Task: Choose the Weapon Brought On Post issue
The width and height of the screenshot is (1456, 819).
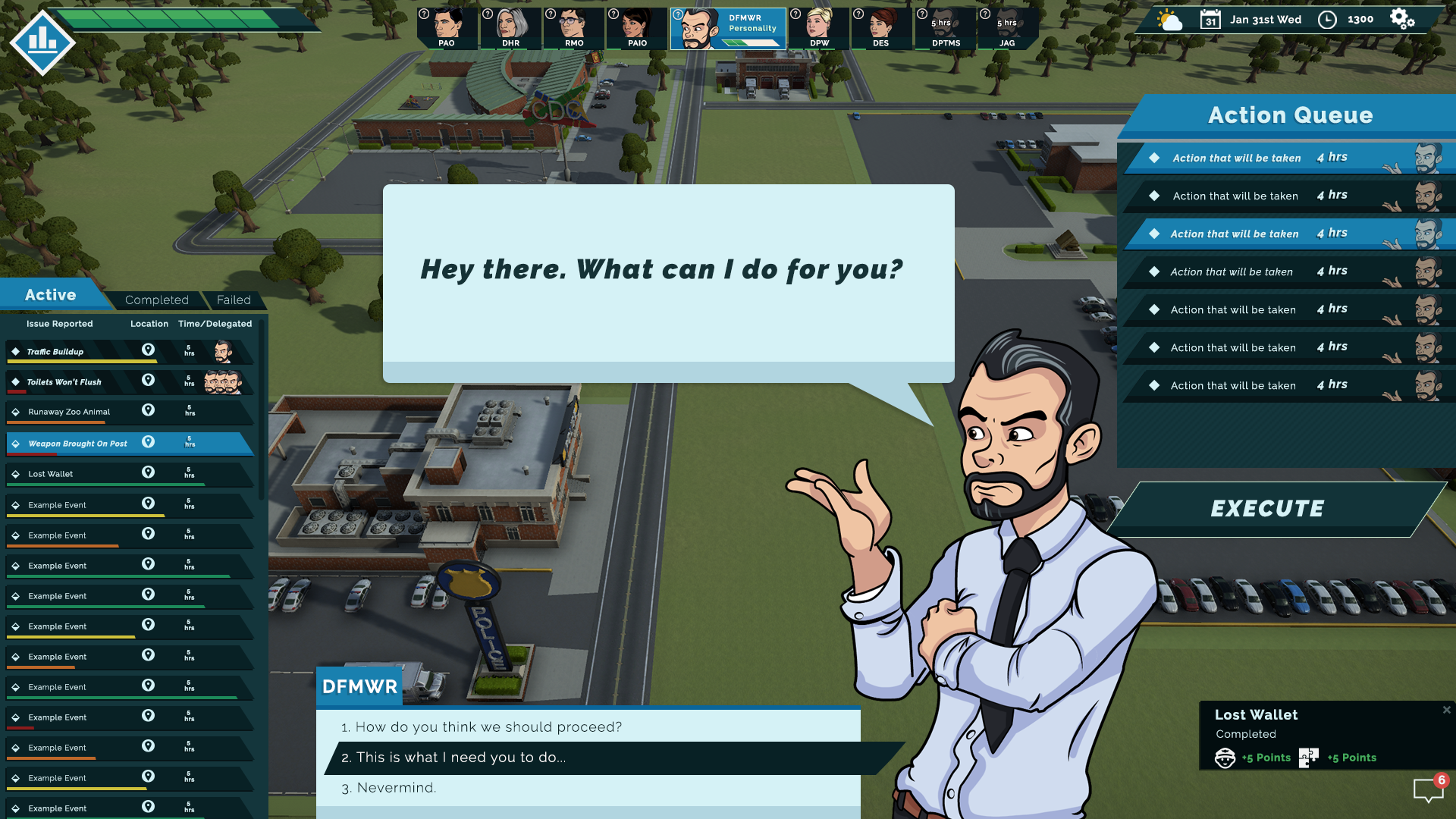Action: [77, 444]
